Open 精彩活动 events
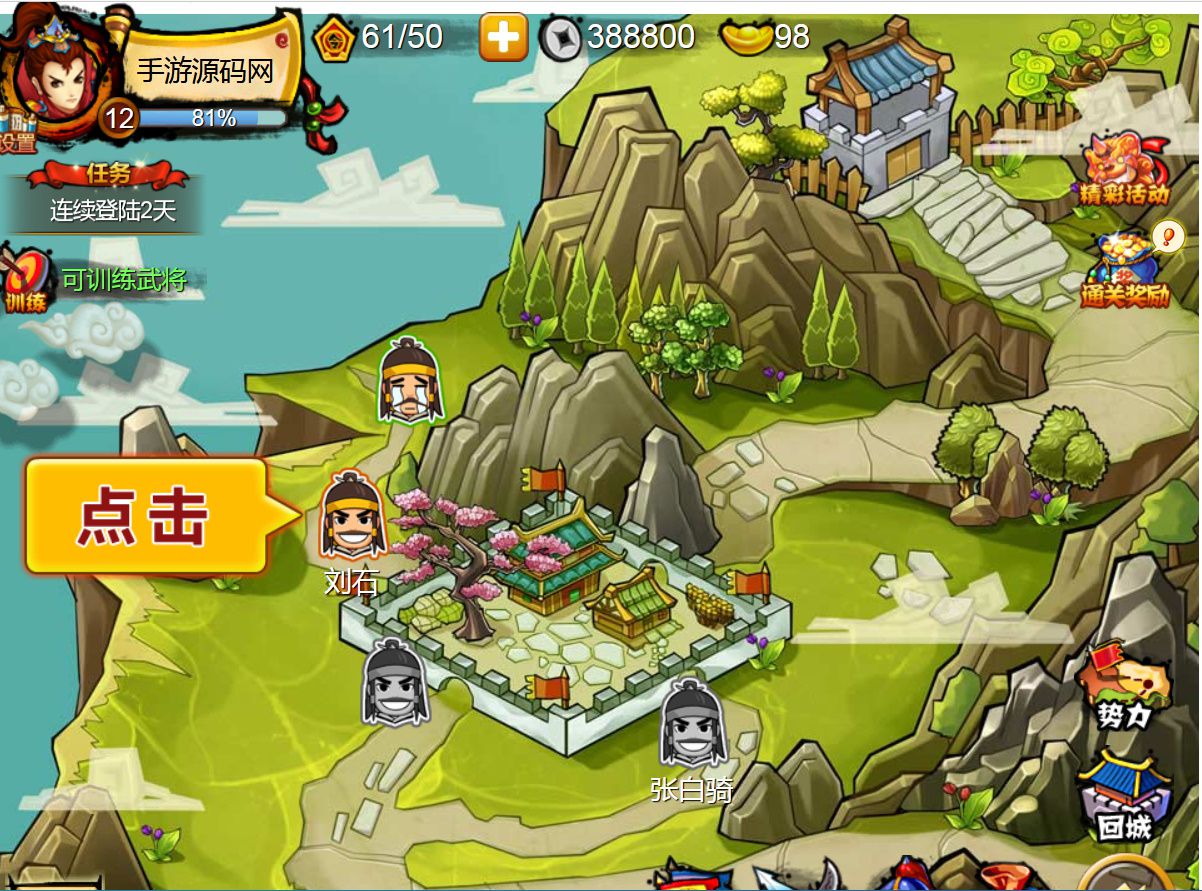The height and width of the screenshot is (891, 1202). (1124, 170)
